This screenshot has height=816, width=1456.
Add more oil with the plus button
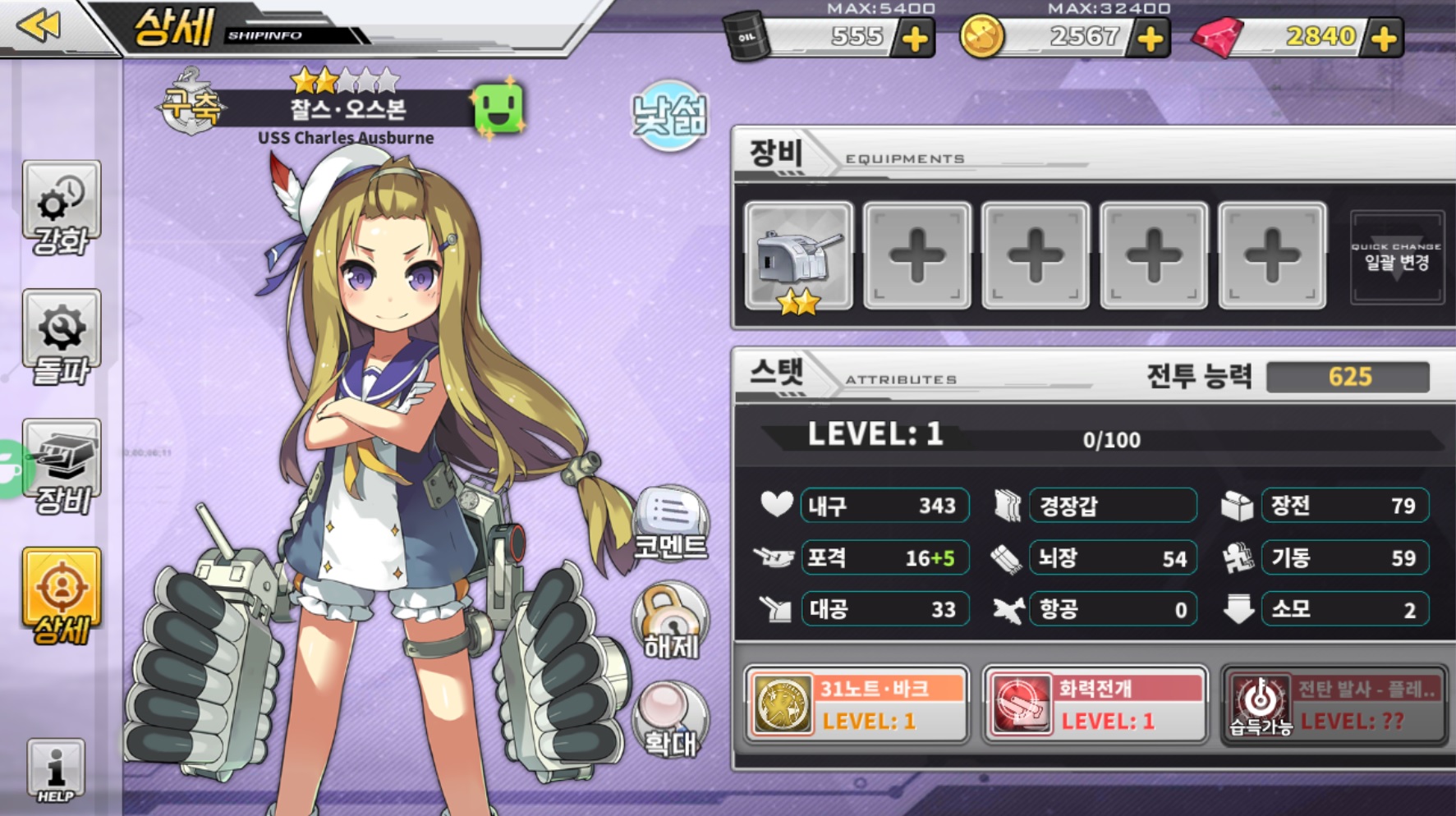coord(915,38)
